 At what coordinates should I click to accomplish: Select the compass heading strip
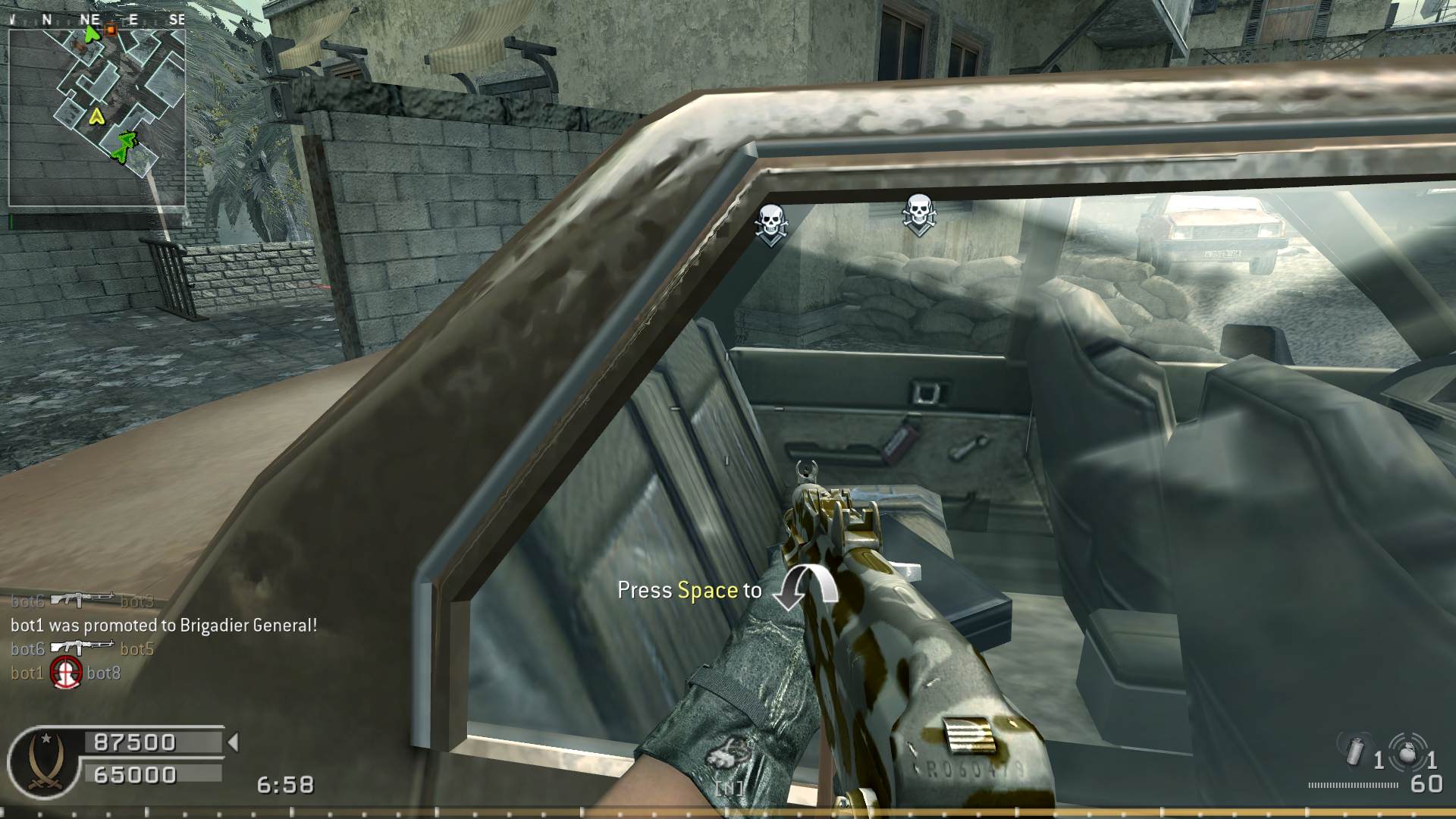[97, 20]
